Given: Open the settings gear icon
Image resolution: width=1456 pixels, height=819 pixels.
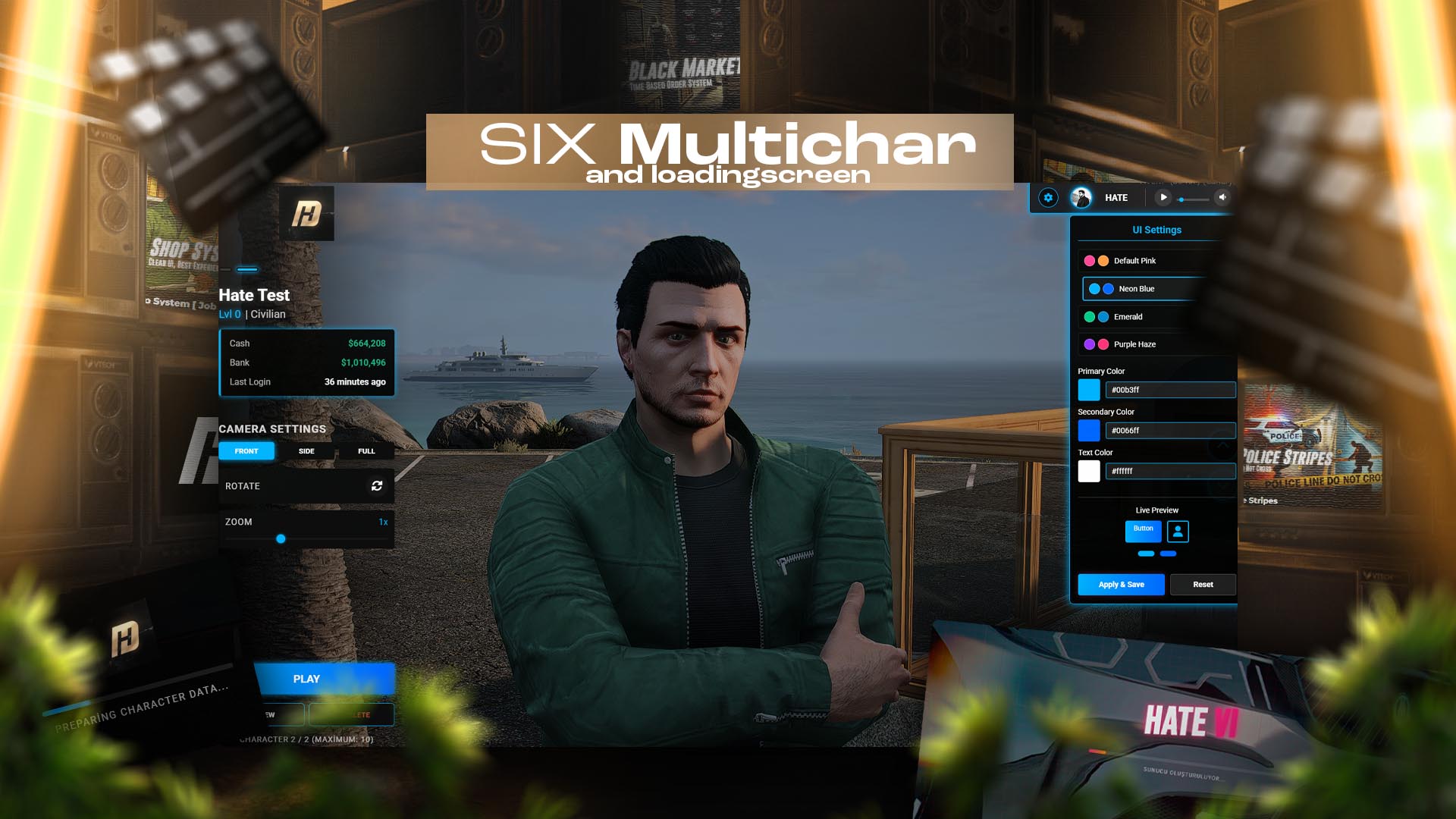Looking at the screenshot, I should point(1049,197).
